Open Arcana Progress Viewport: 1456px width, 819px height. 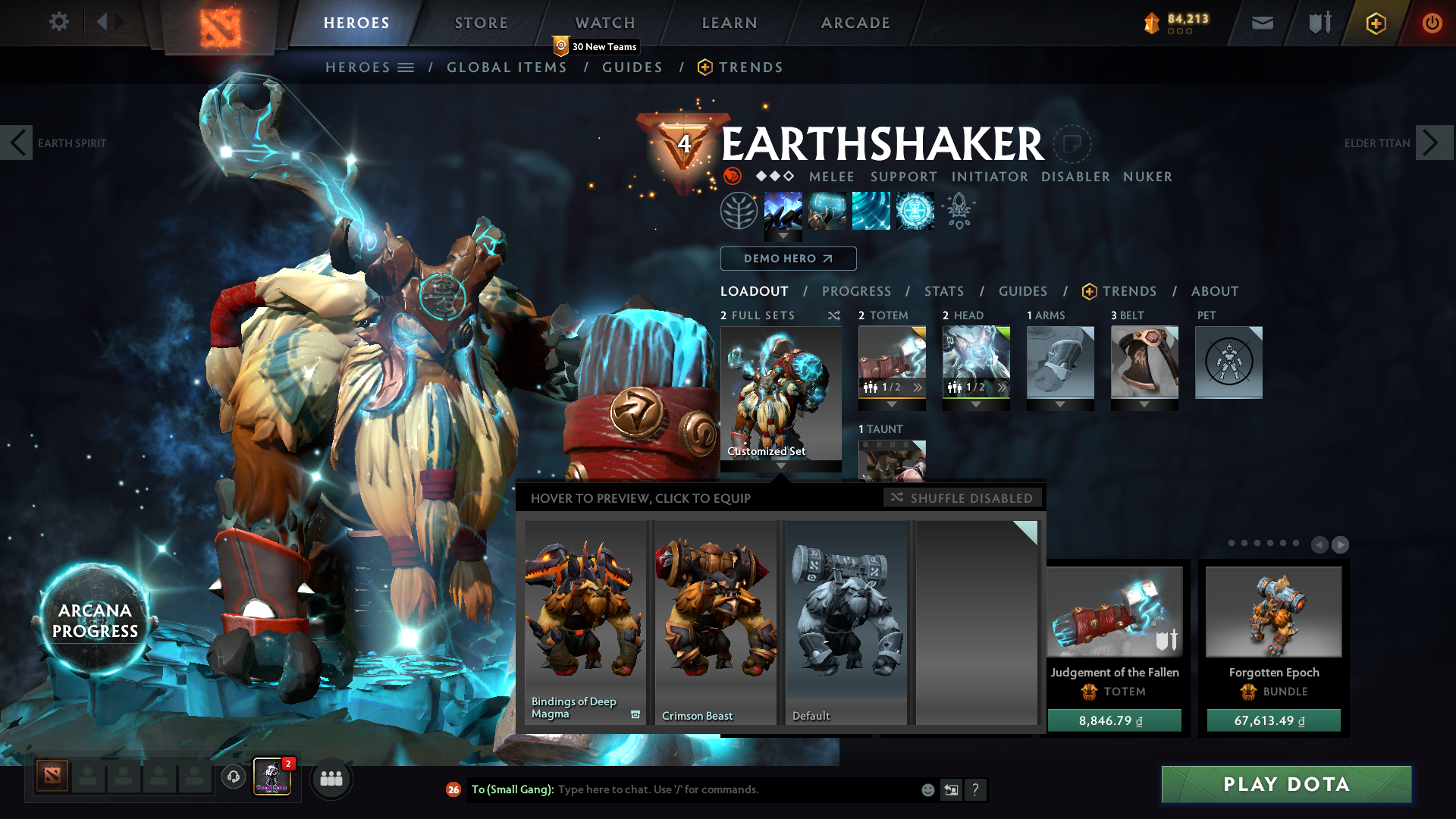[x=95, y=620]
